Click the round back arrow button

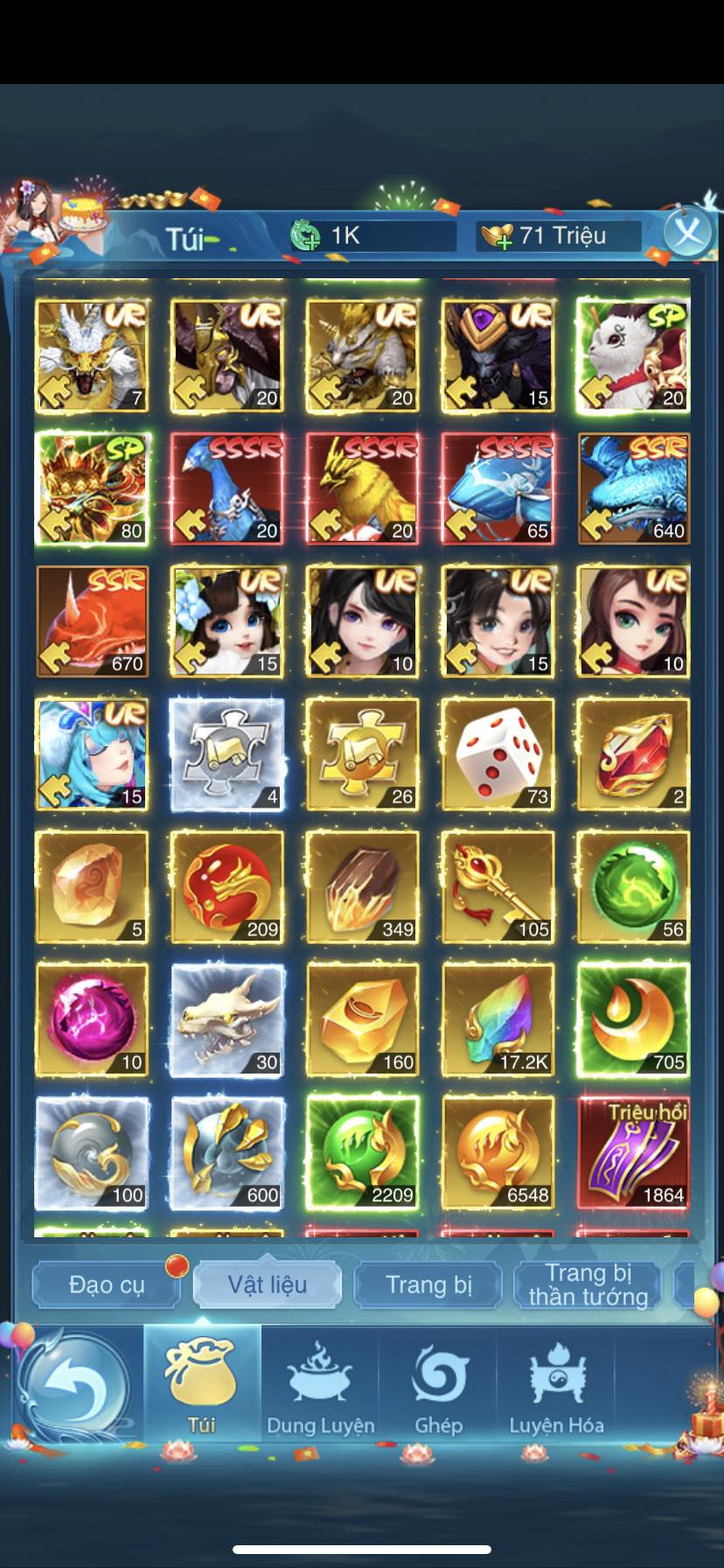73,1387
